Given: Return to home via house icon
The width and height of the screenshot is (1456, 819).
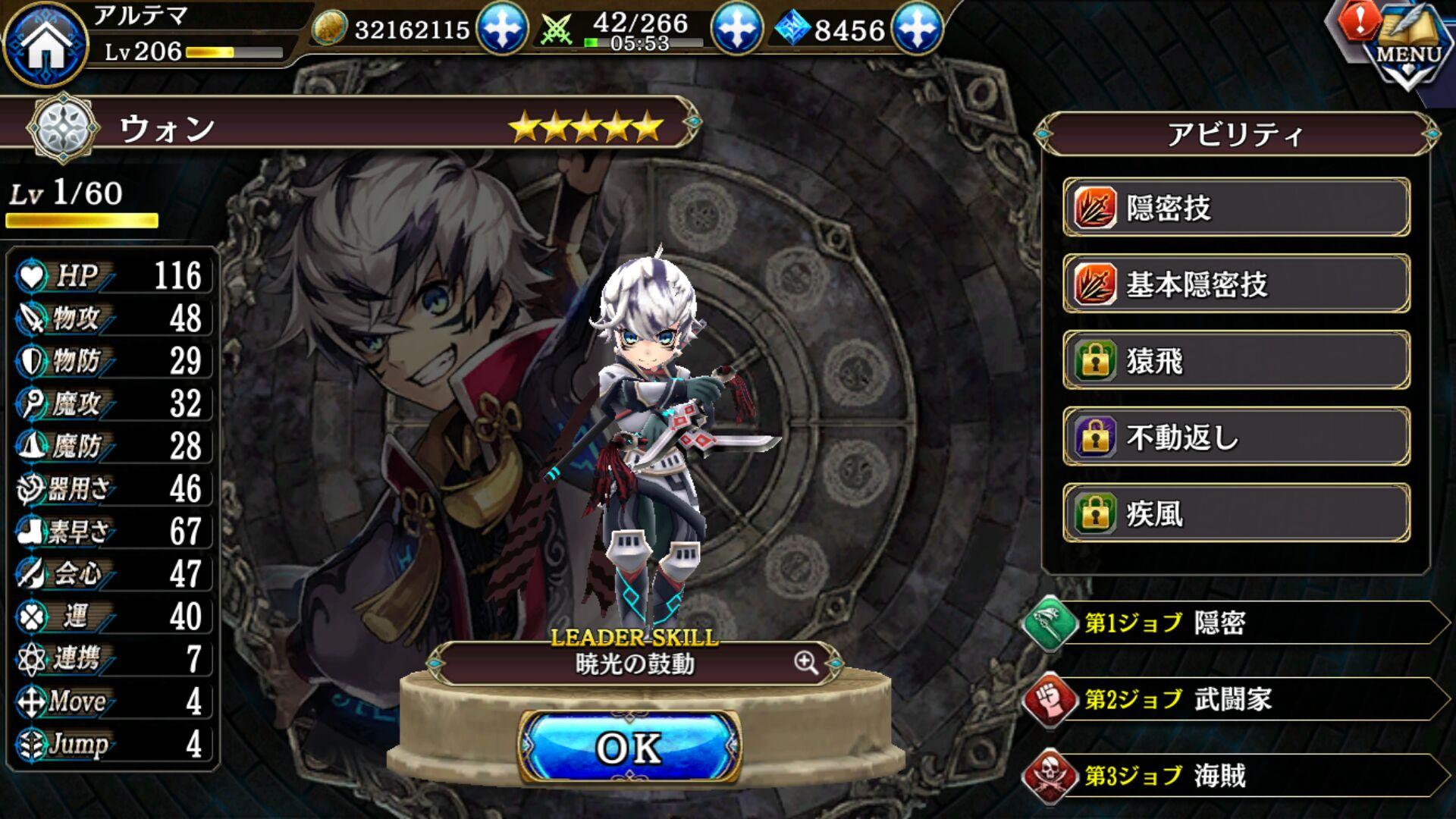Looking at the screenshot, I should click(45, 43).
